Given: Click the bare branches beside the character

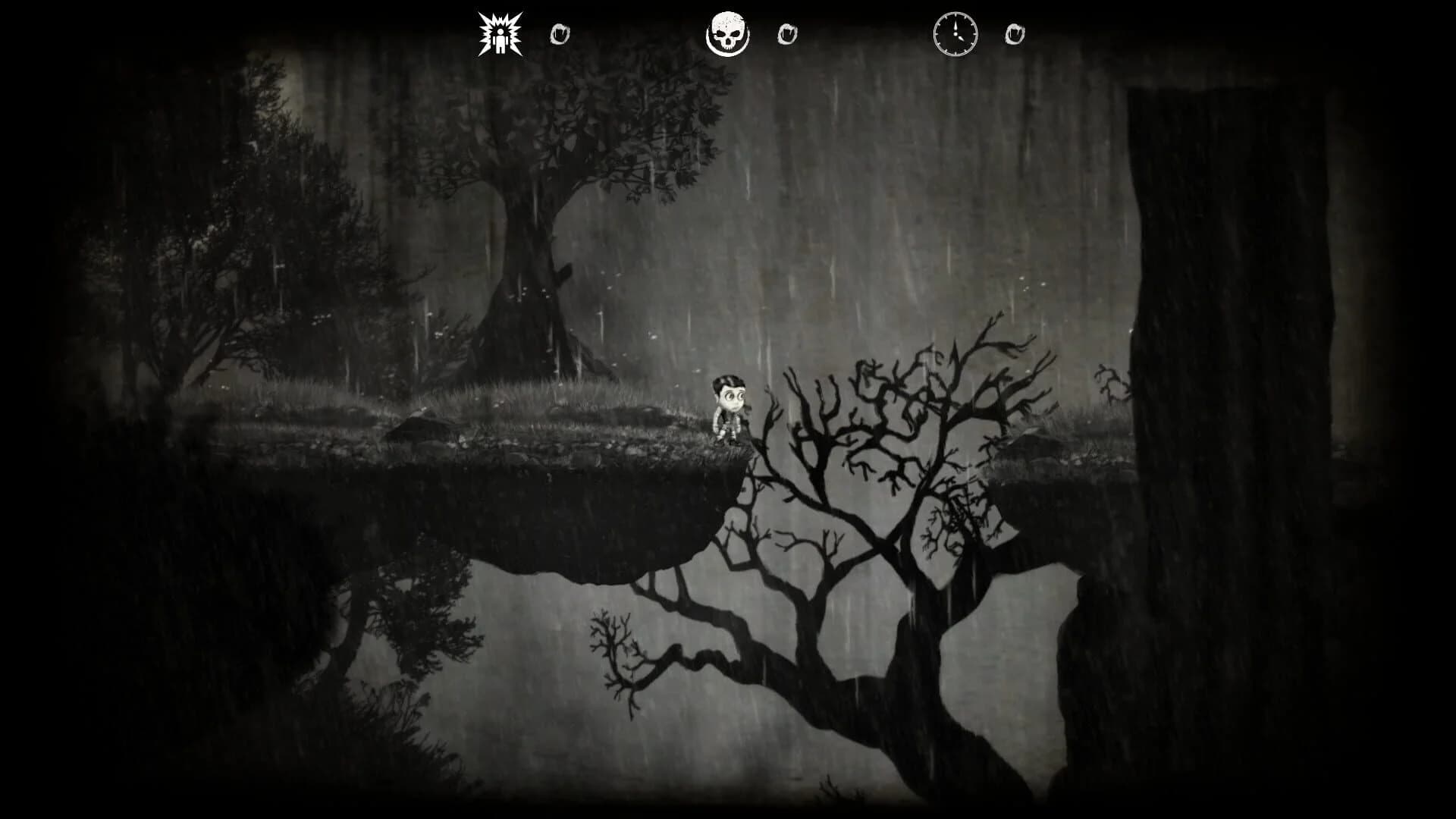Looking at the screenshot, I should (x=872, y=402).
